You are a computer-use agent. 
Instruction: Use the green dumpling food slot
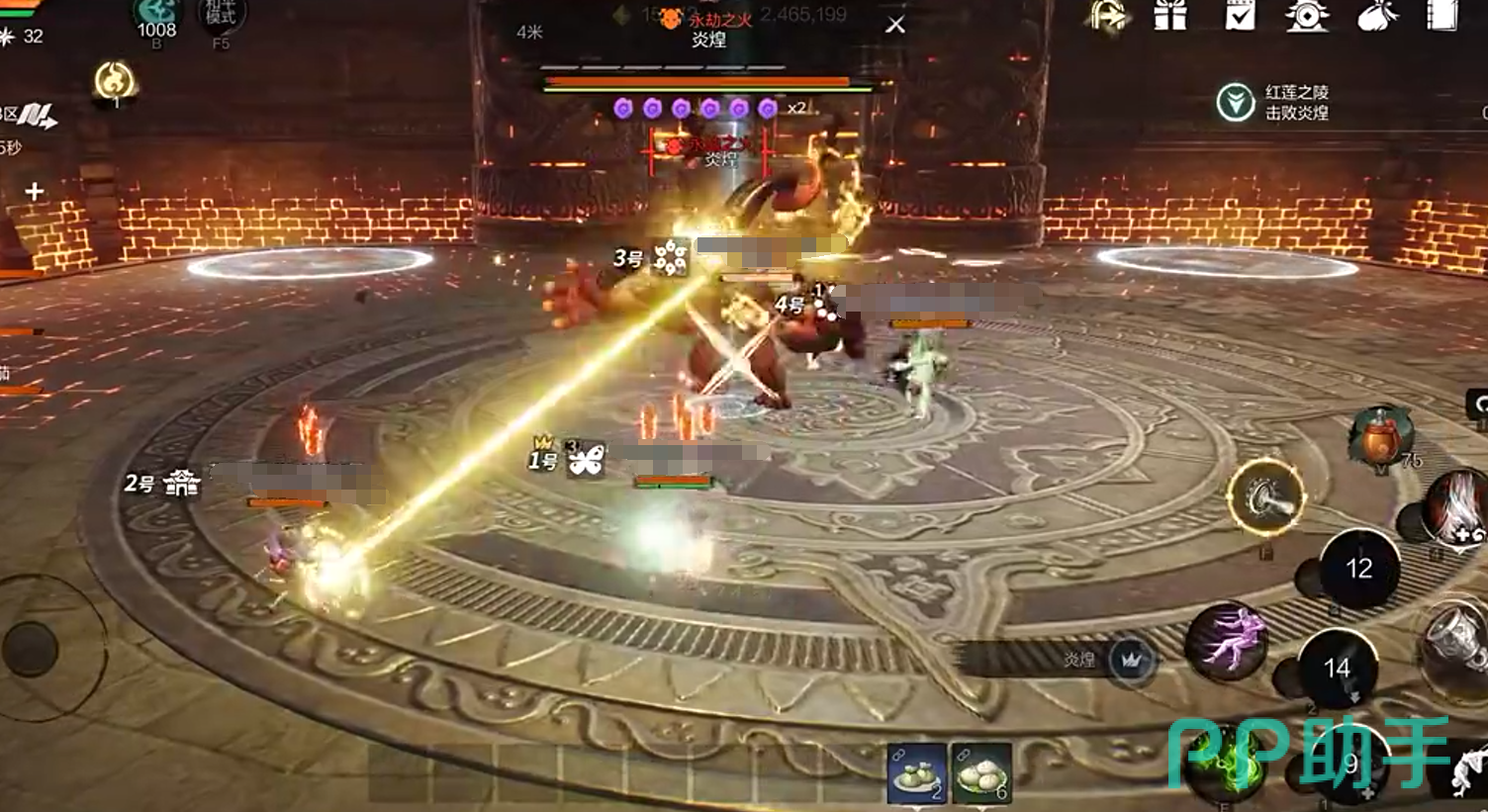[x=917, y=772]
